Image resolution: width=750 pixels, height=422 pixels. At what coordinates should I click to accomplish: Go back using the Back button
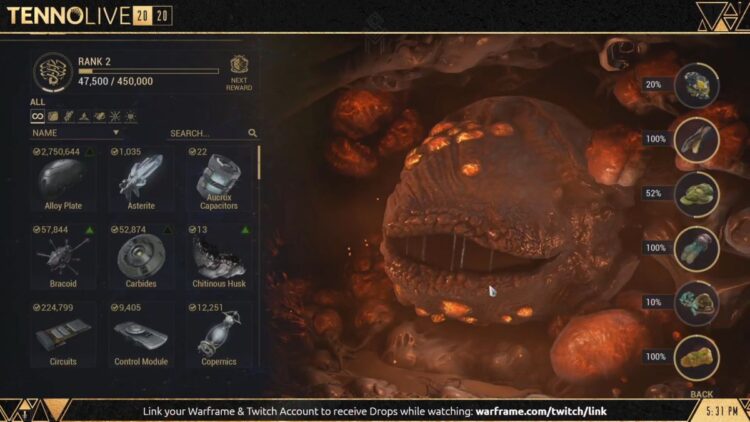[702, 394]
